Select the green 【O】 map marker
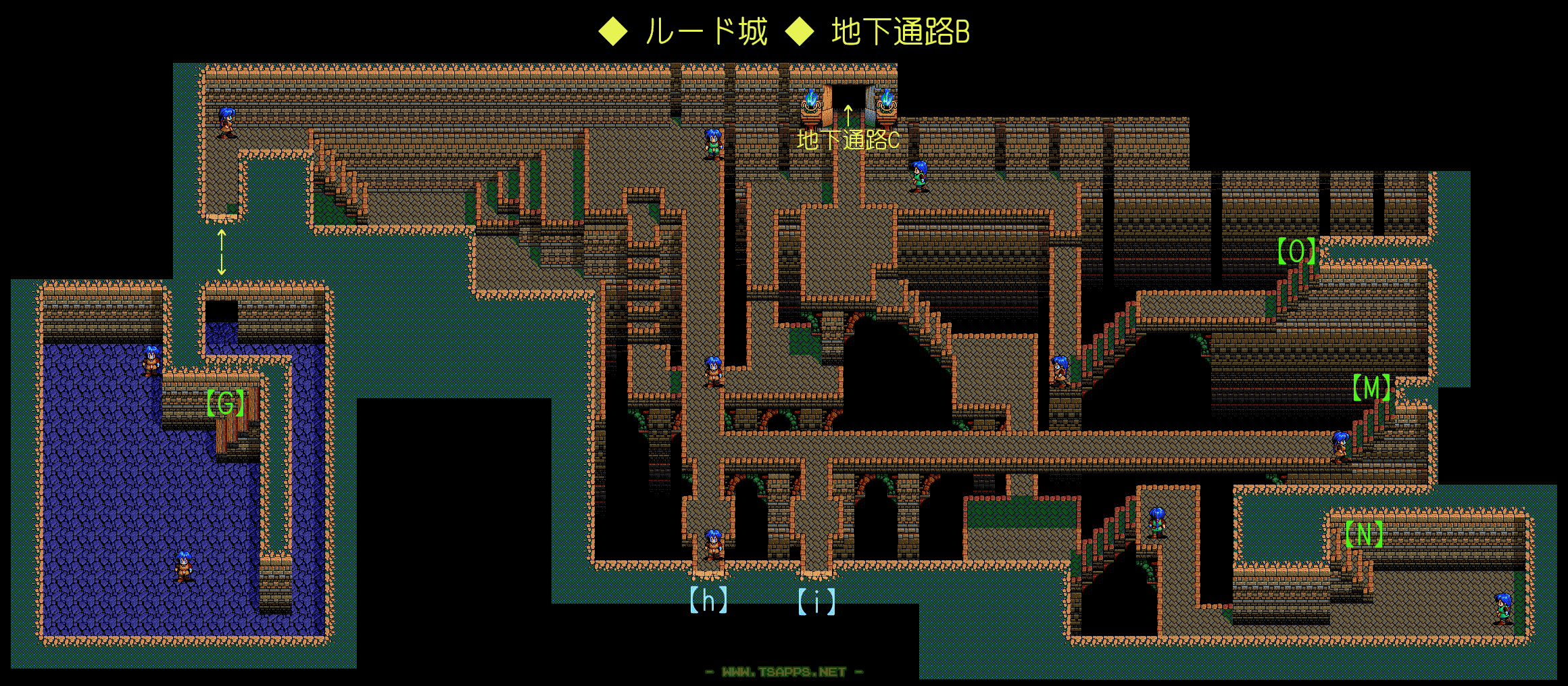1568x686 pixels. point(1296,251)
